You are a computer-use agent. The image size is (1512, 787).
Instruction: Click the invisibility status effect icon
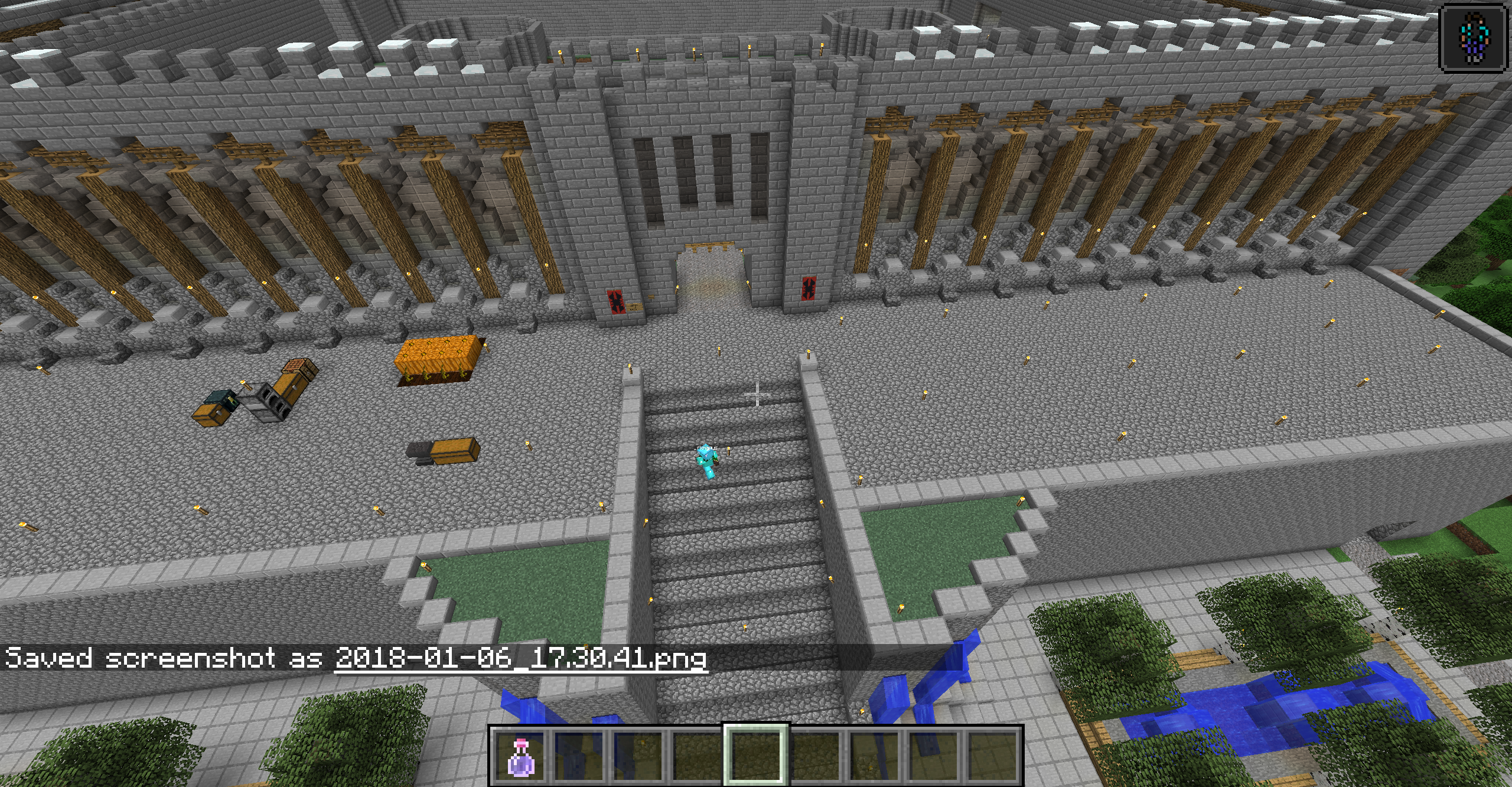[1473, 38]
